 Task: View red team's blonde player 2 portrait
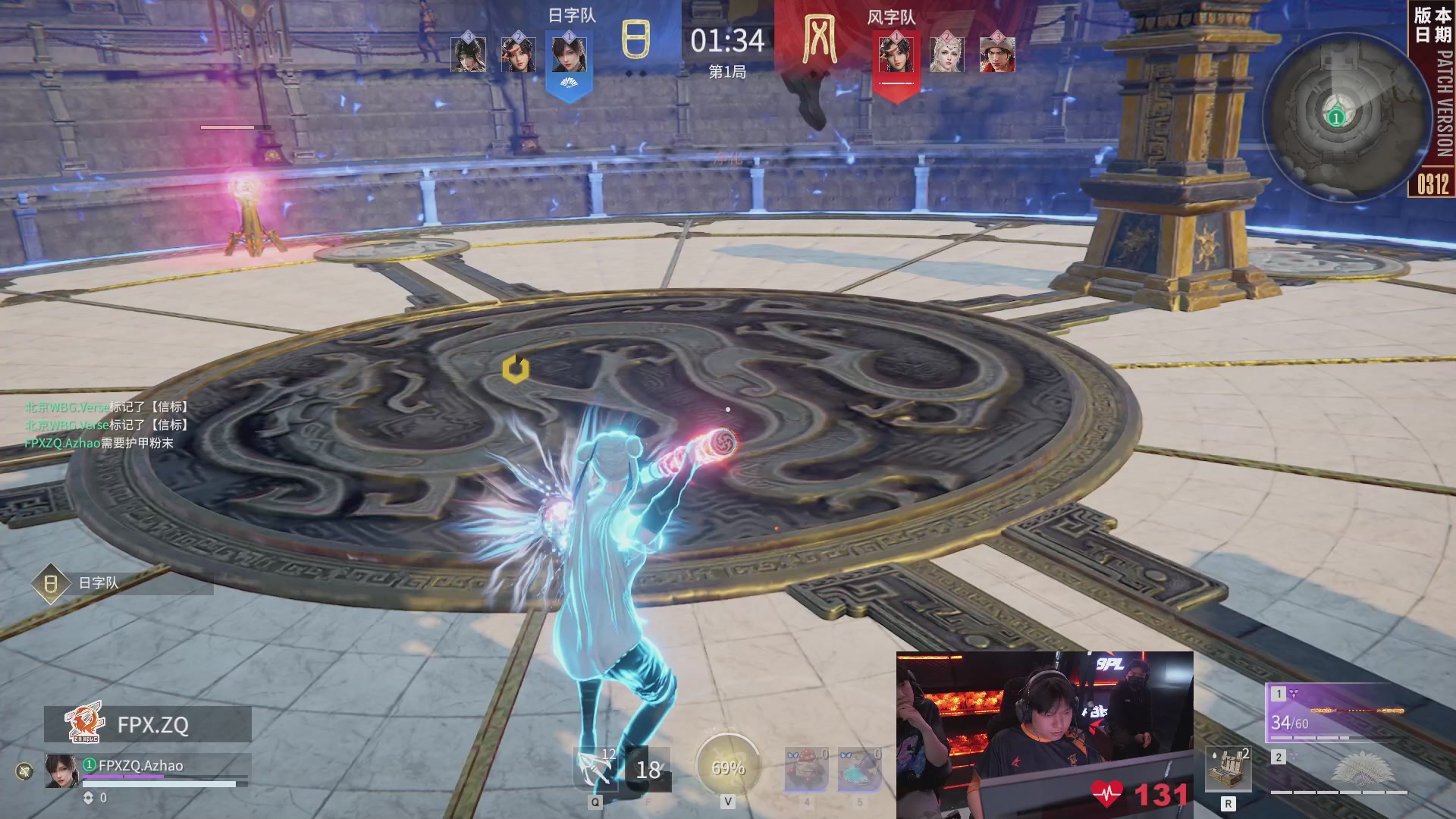tap(946, 55)
